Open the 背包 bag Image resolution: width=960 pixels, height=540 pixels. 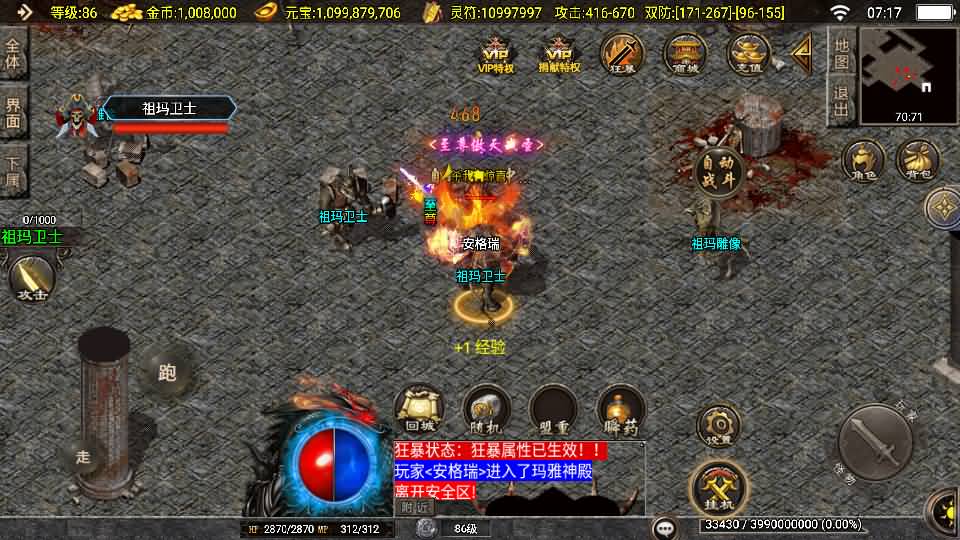(916, 161)
